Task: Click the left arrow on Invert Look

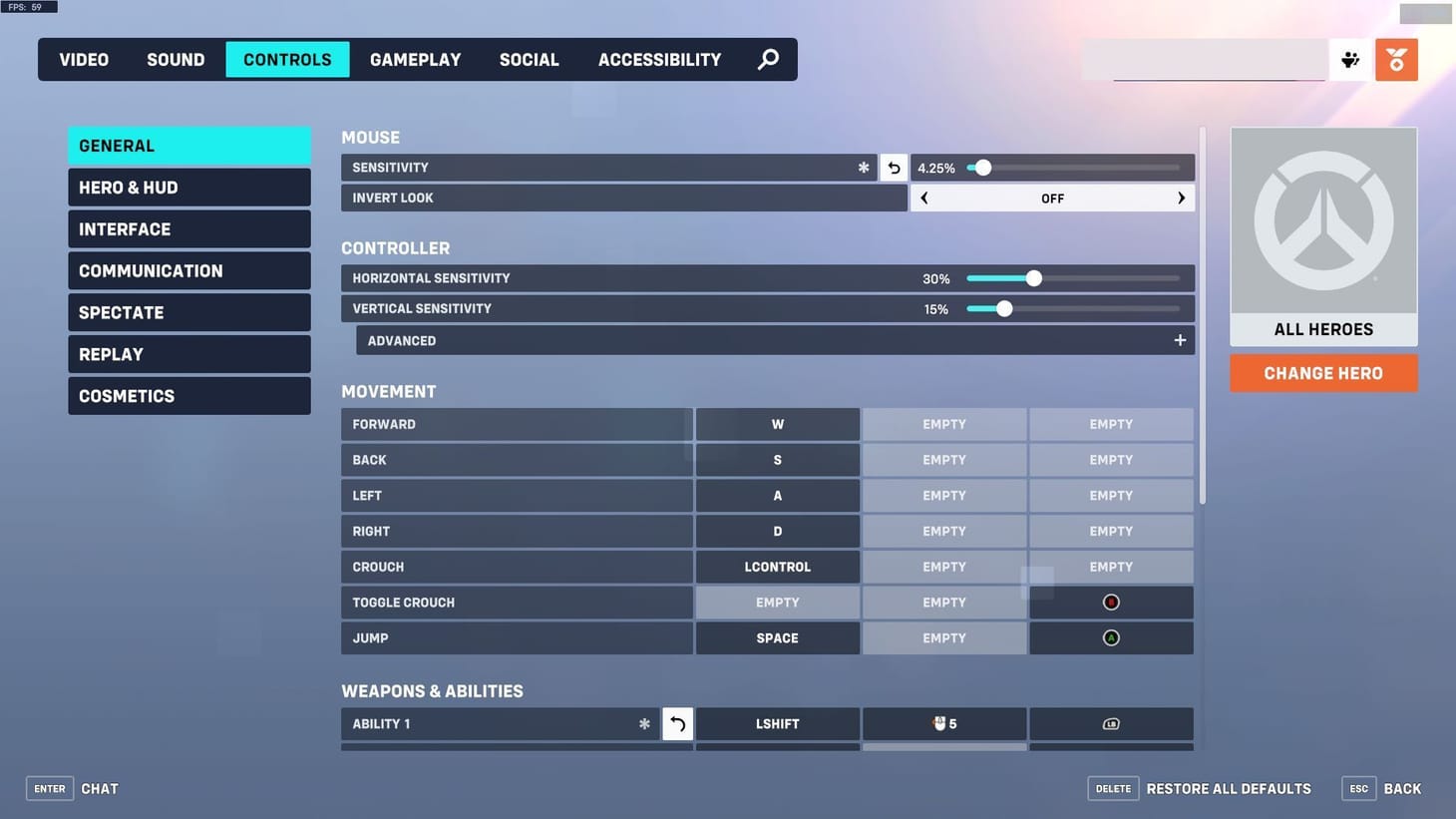Action: (x=922, y=196)
